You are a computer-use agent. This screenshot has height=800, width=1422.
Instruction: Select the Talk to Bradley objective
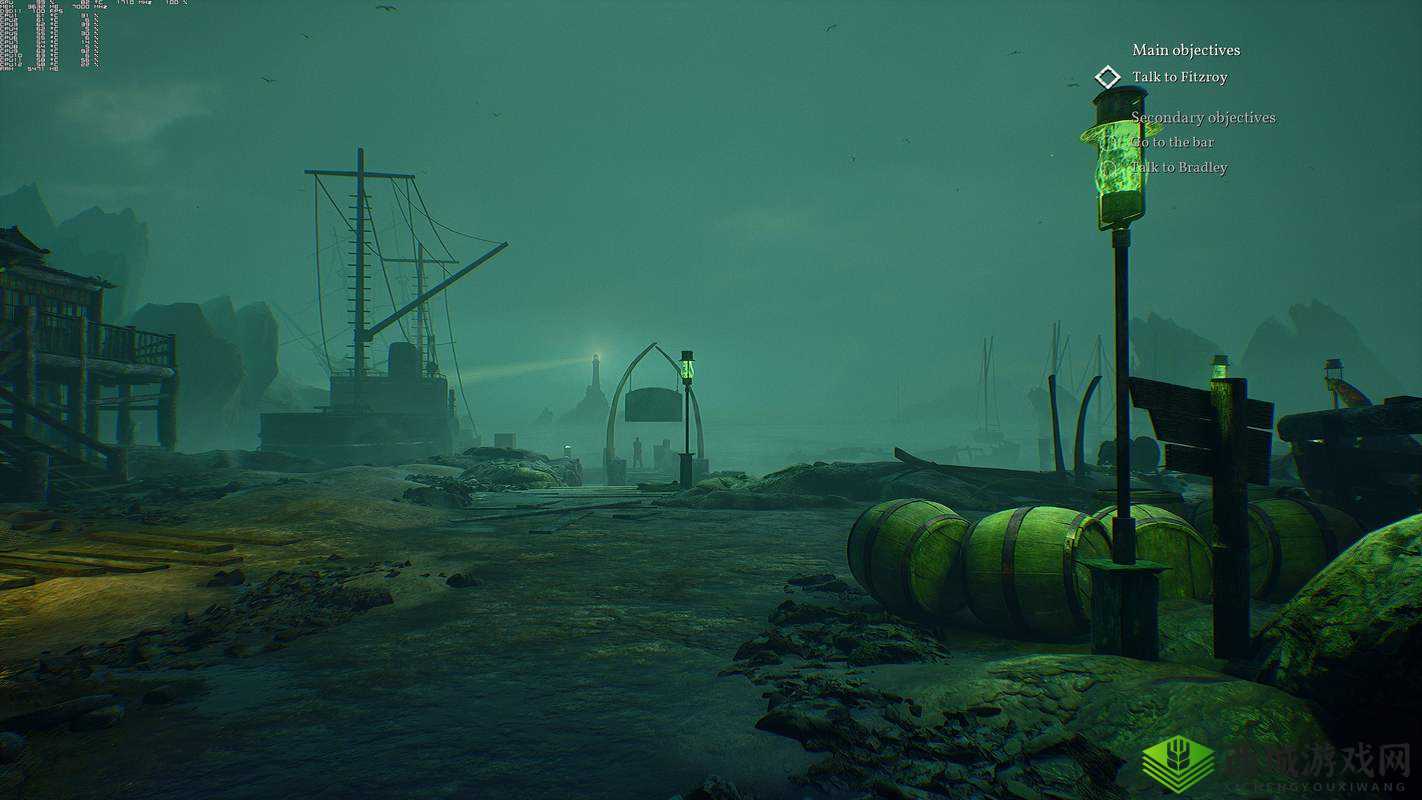[1181, 167]
